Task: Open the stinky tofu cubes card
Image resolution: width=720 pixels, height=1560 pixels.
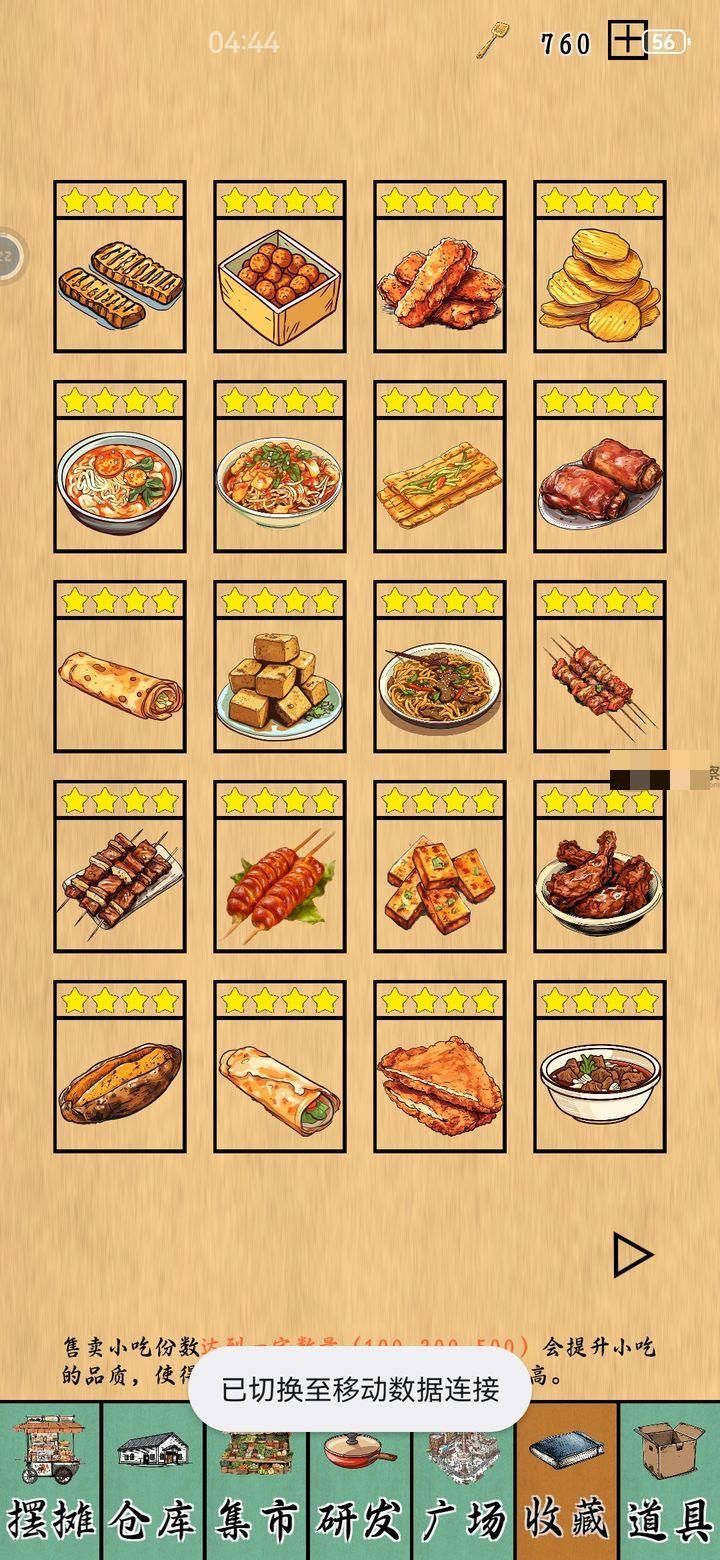Action: click(x=279, y=667)
